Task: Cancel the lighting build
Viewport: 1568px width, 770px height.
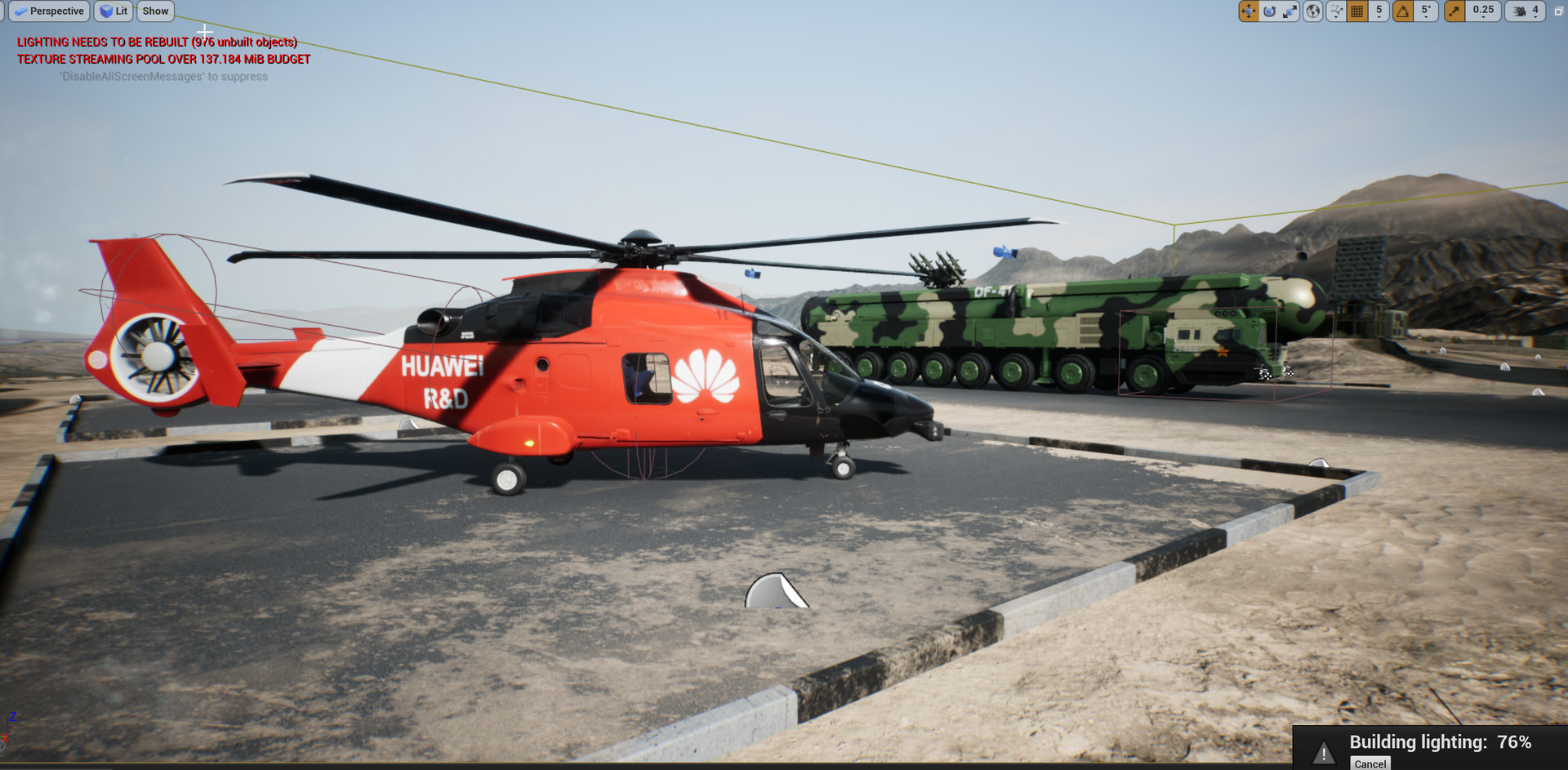Action: 1370,763
